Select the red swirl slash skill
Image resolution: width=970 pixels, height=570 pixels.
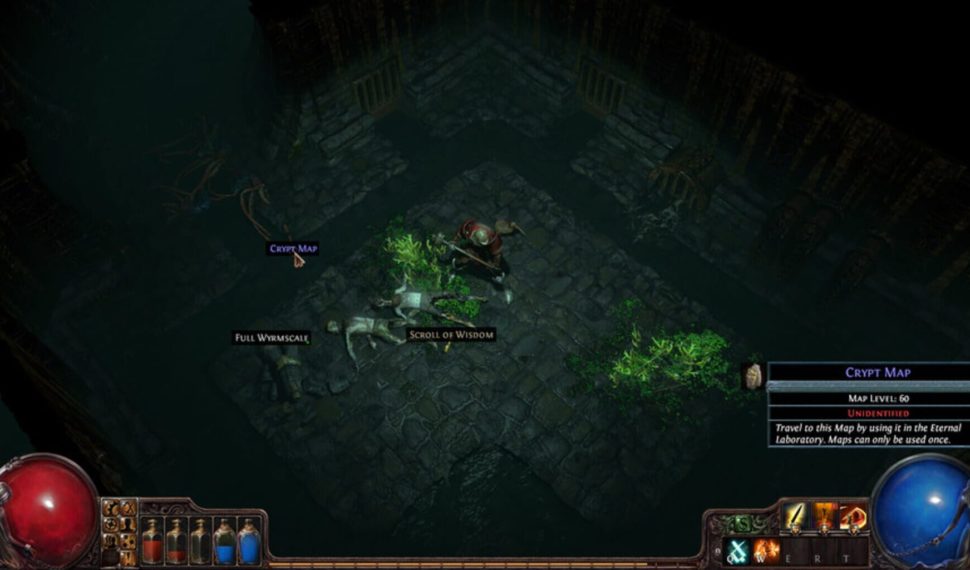point(853,517)
